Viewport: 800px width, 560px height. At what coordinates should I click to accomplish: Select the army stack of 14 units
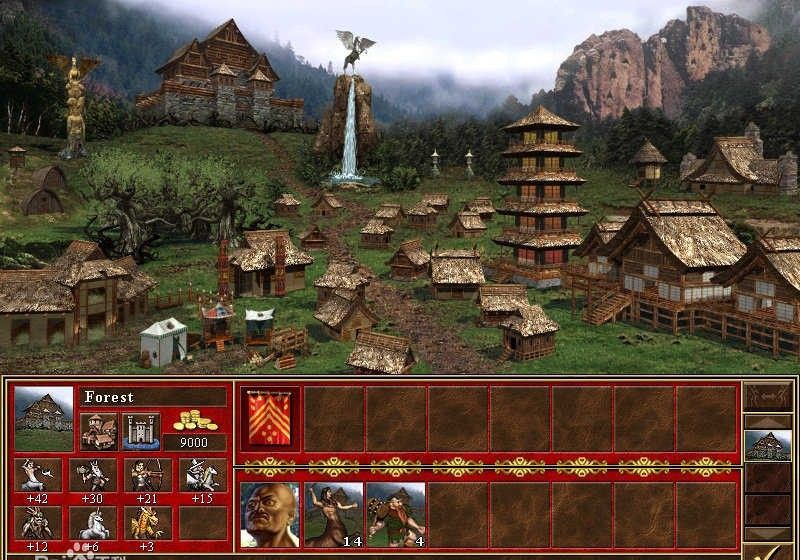(333, 515)
